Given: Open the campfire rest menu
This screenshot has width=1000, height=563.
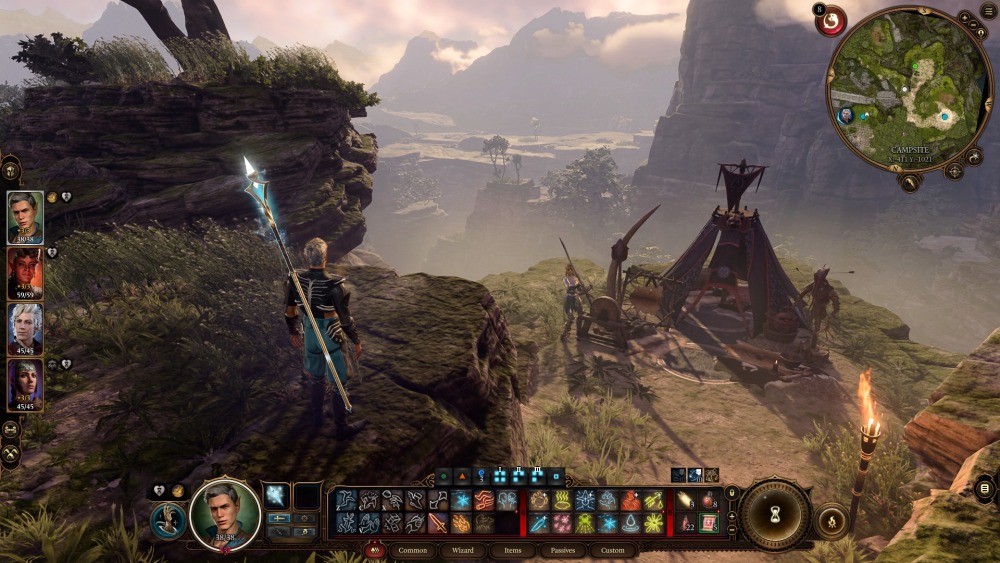Looking at the screenshot, I should (831, 520).
